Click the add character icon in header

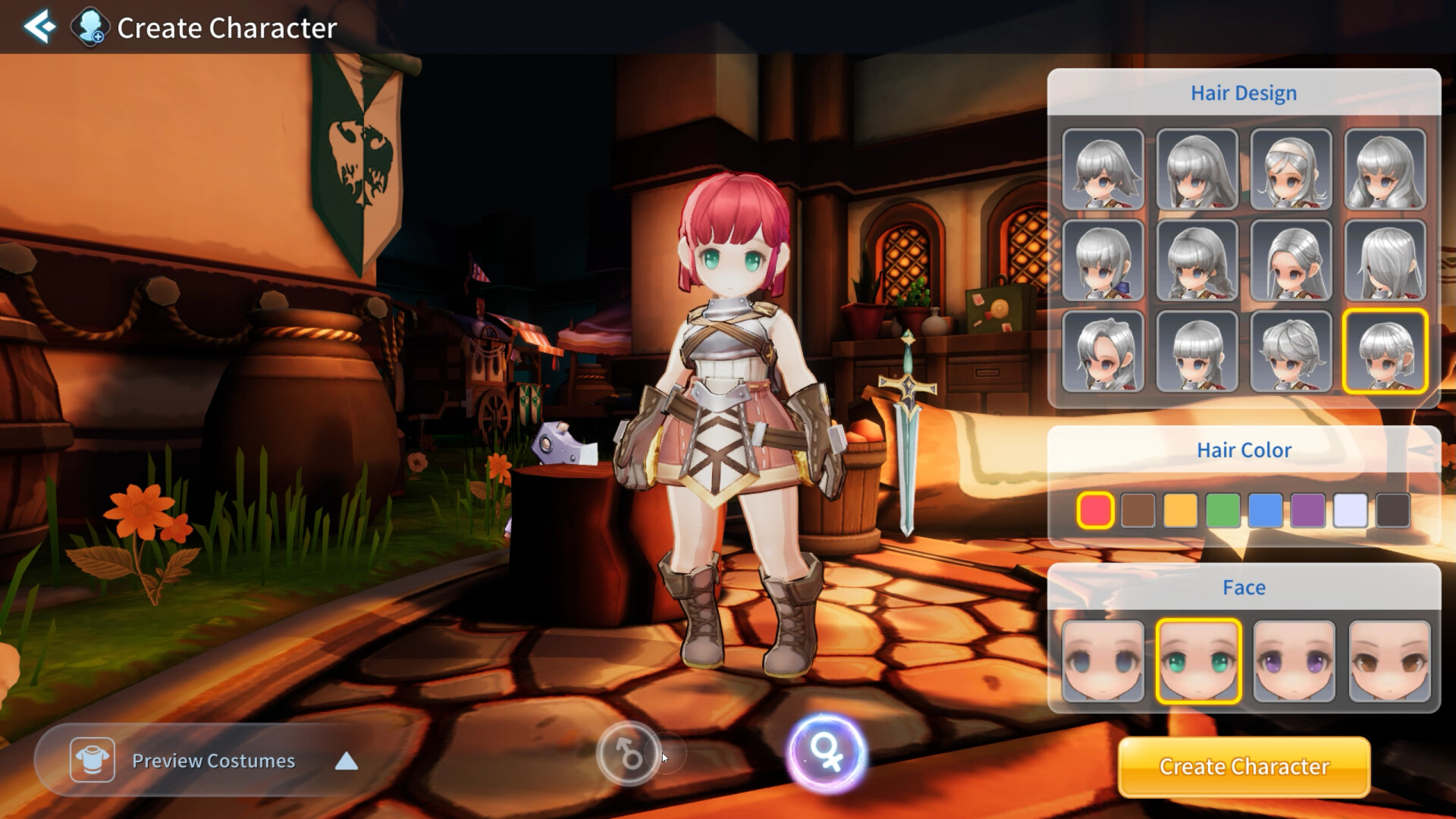[x=89, y=27]
